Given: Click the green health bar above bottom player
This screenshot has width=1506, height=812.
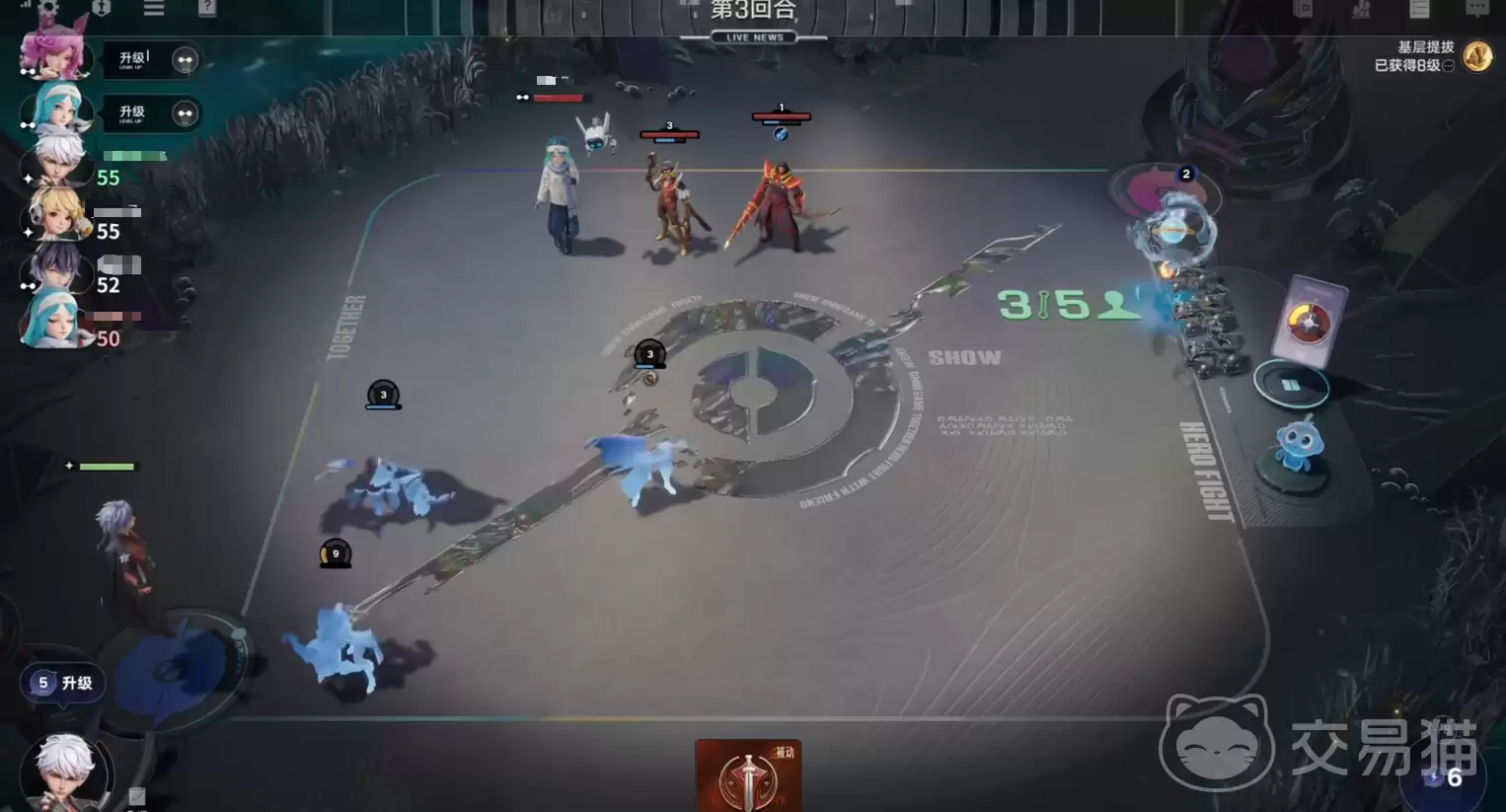Looking at the screenshot, I should 109,465.
